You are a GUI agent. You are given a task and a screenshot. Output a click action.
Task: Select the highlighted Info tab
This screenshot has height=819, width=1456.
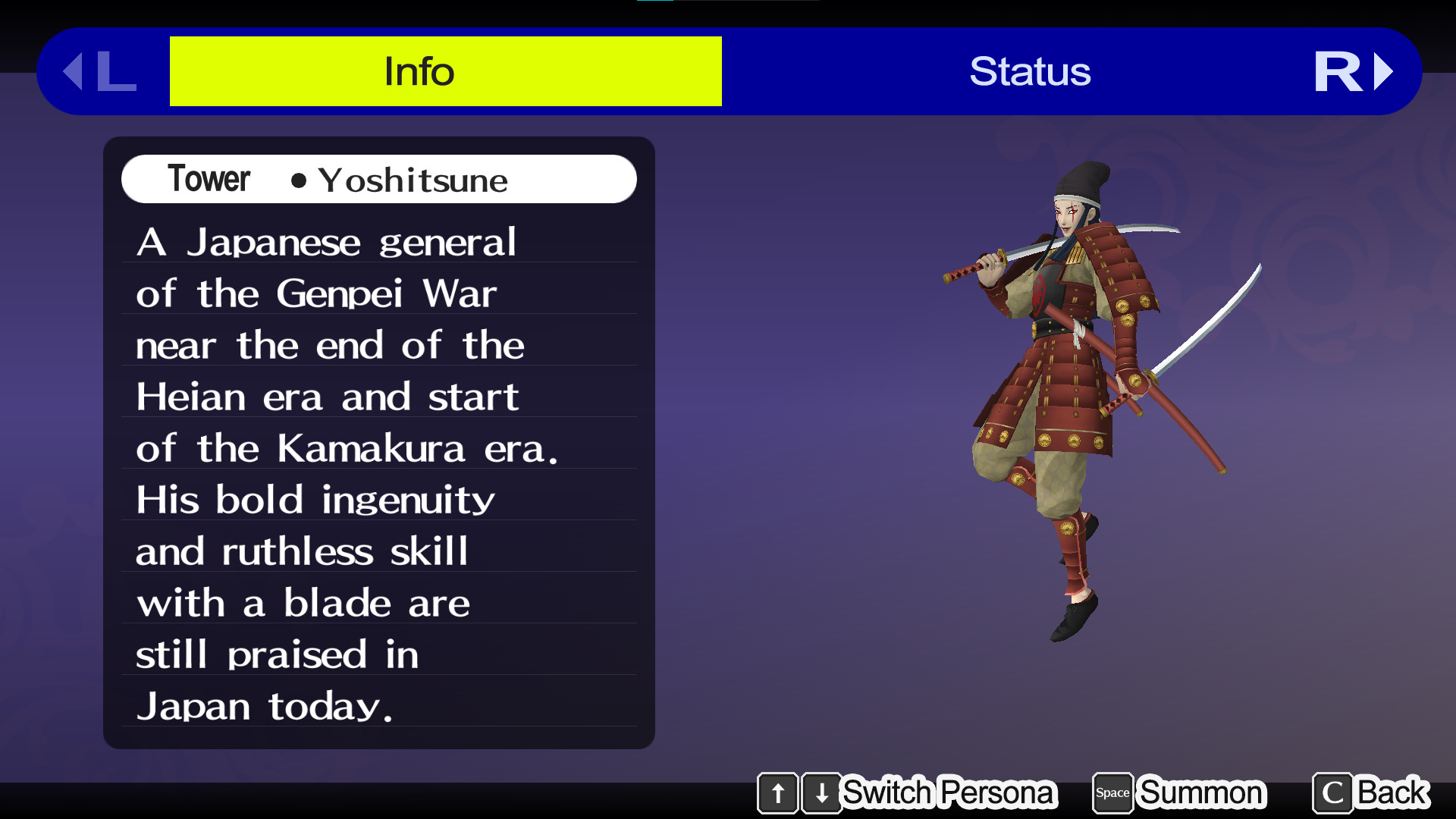[x=419, y=71]
